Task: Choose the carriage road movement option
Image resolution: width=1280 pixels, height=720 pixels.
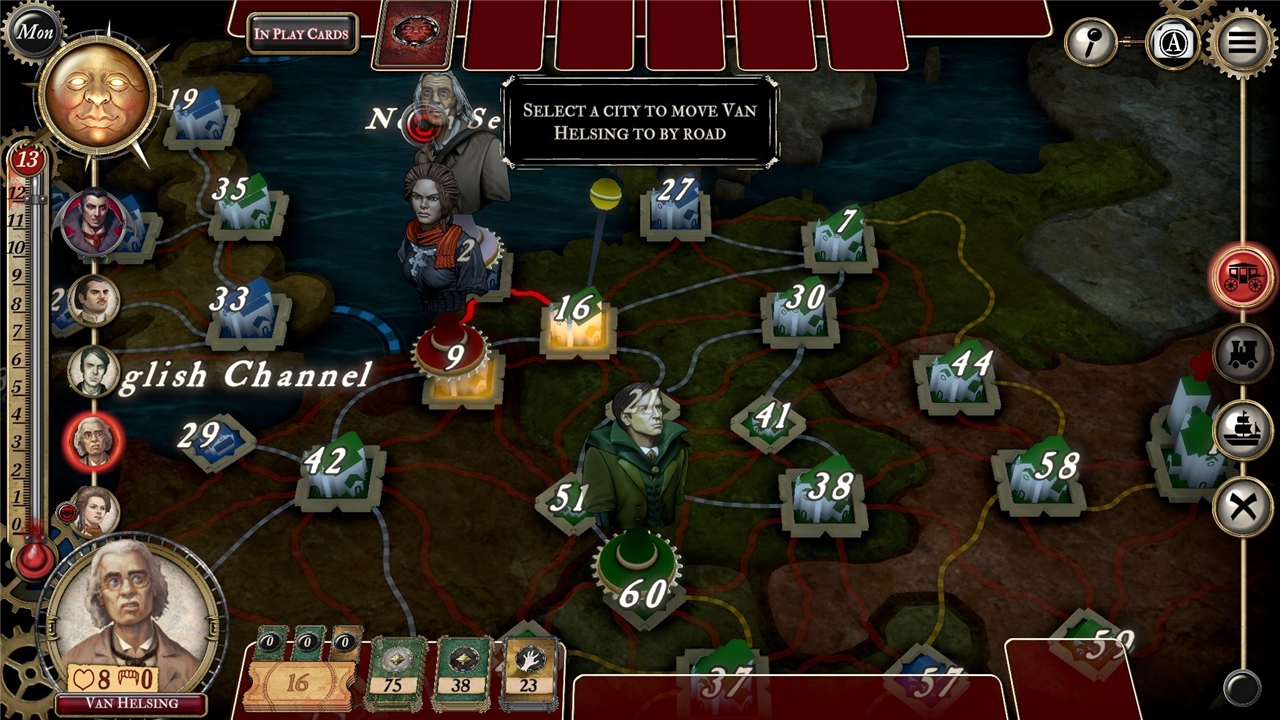Action: pyautogui.click(x=1242, y=276)
